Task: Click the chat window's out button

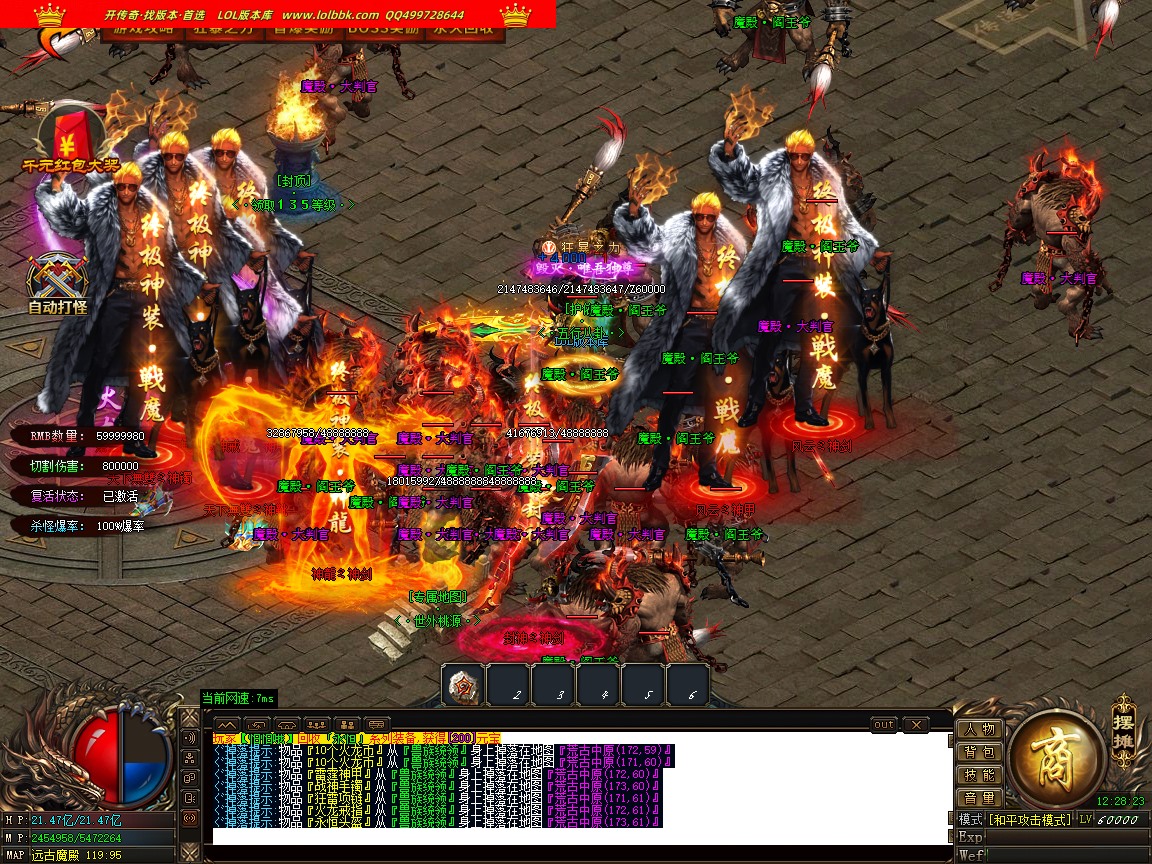Action: [x=884, y=724]
